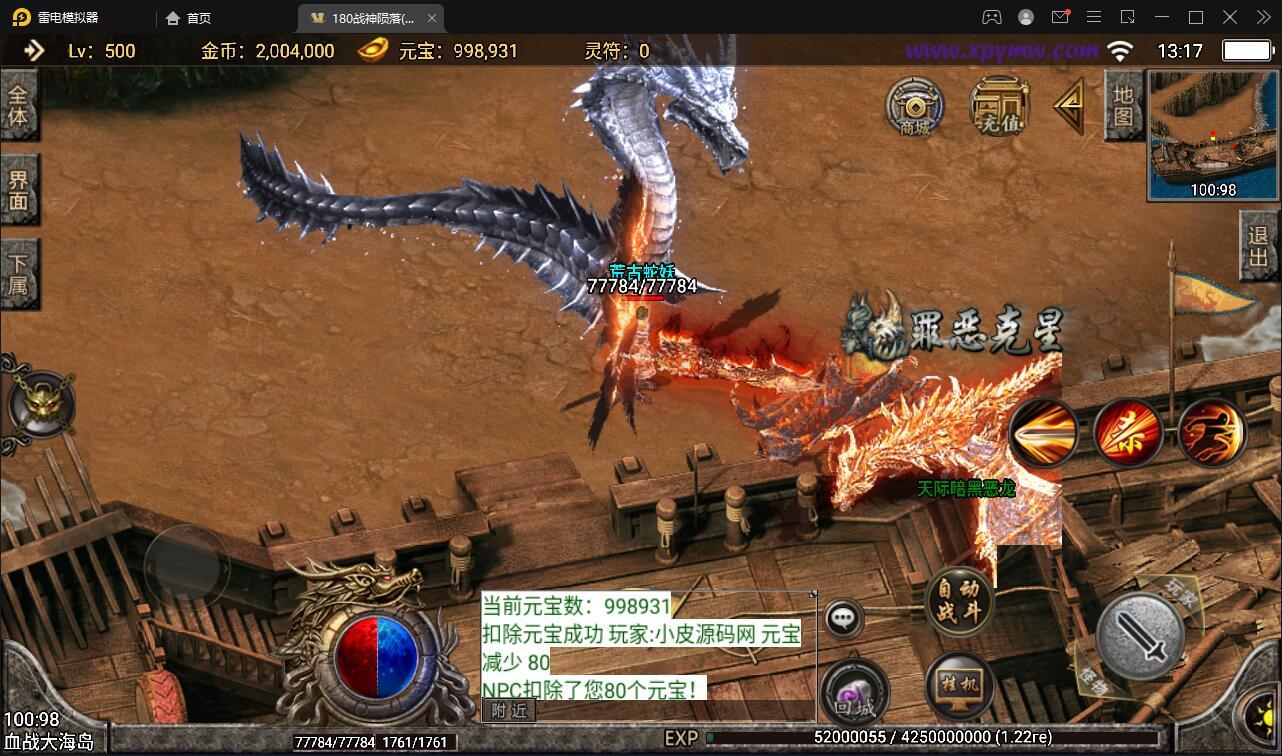1282x756 pixels.
Task: Expand extra emulator options with double chevron
Action: [x=1262, y=17]
